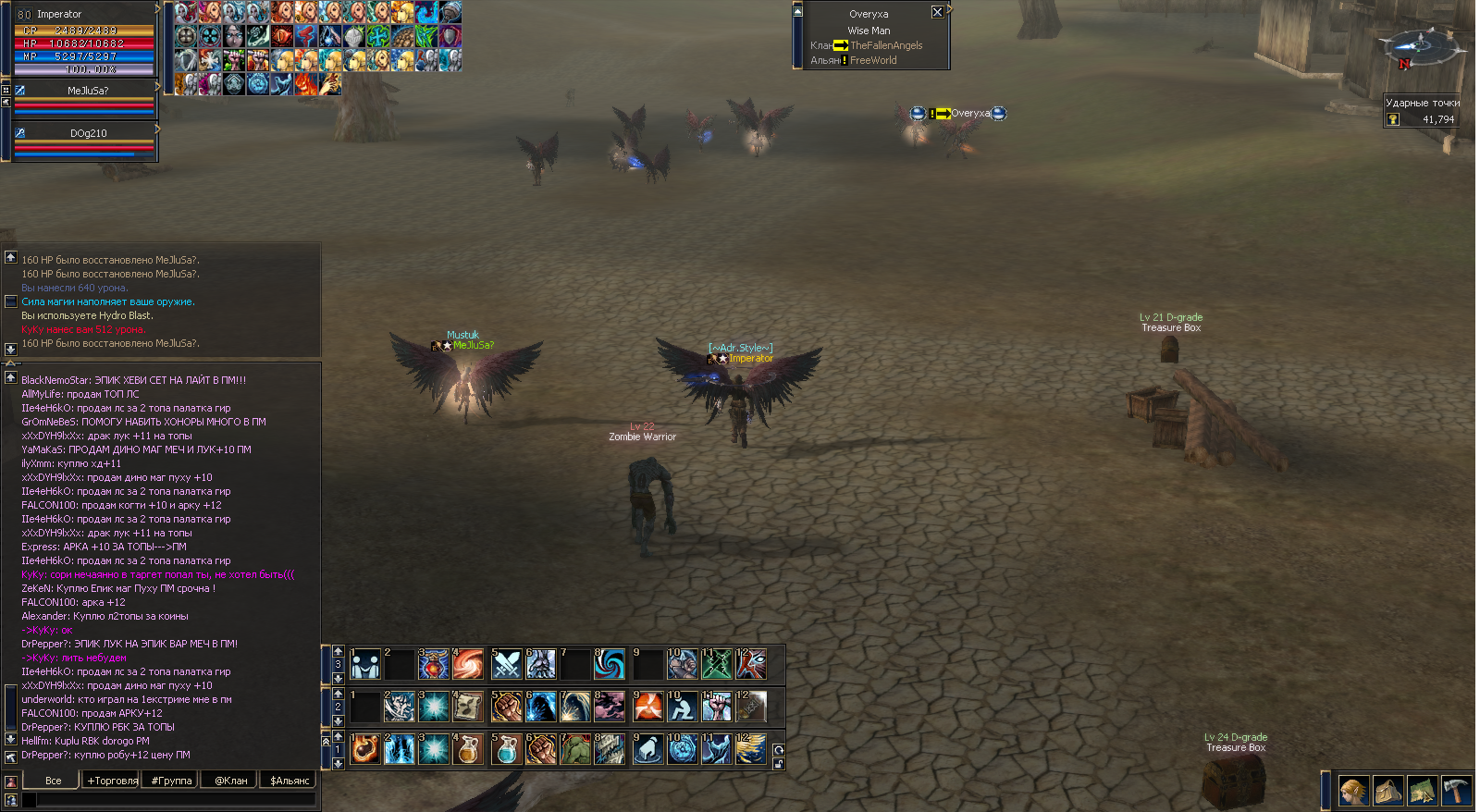Use the blue mana potion jug slot

coord(506,749)
